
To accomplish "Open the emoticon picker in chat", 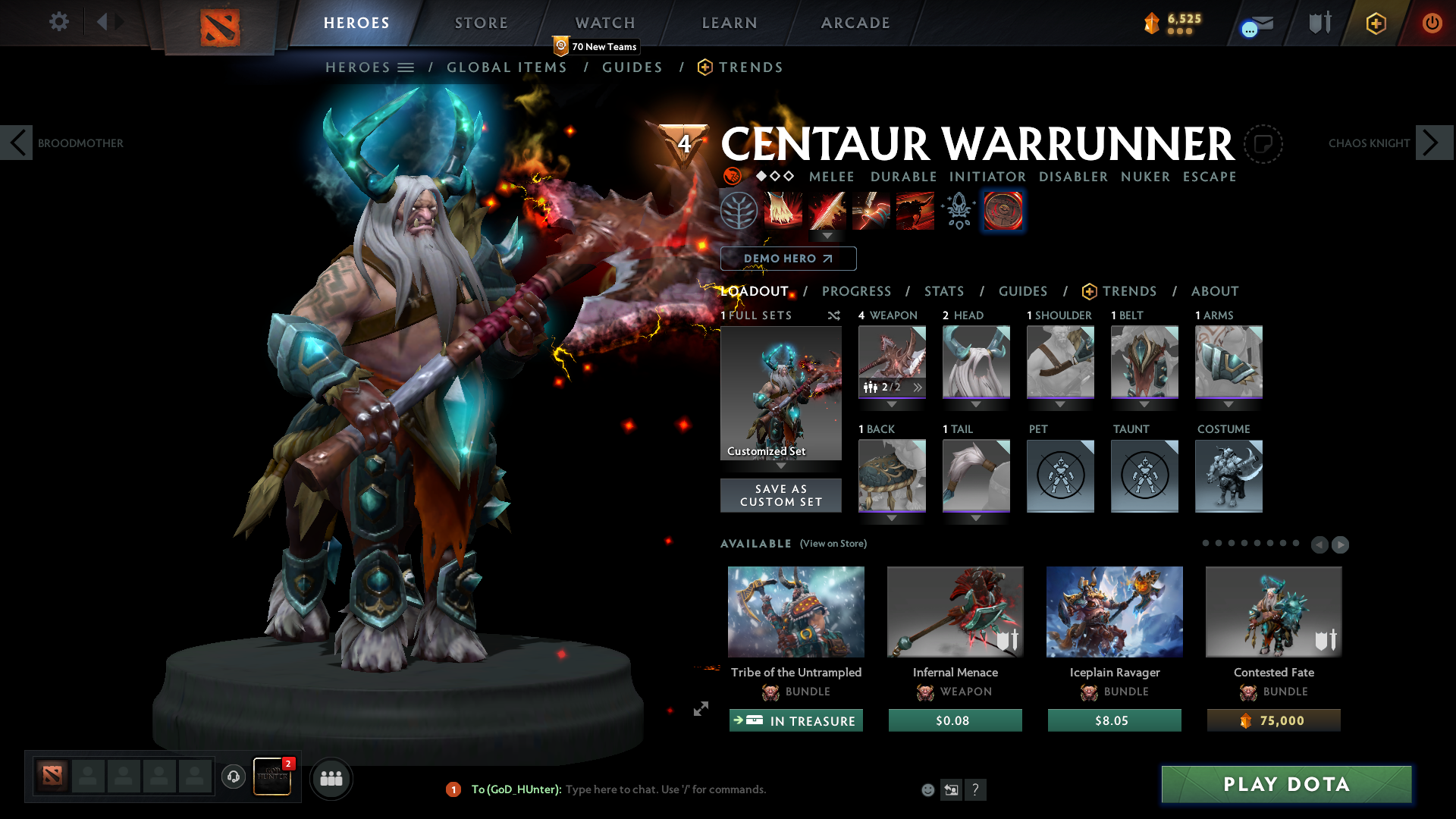I will point(927,789).
